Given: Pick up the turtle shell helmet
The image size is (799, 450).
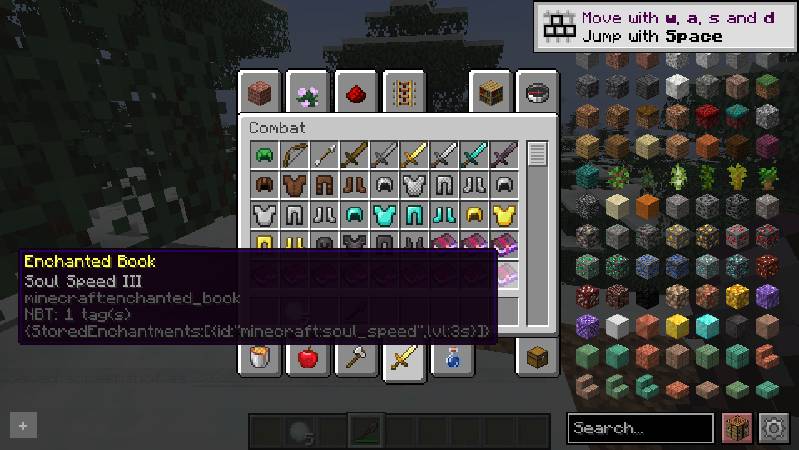Looking at the screenshot, I should pyautogui.click(x=264, y=154).
